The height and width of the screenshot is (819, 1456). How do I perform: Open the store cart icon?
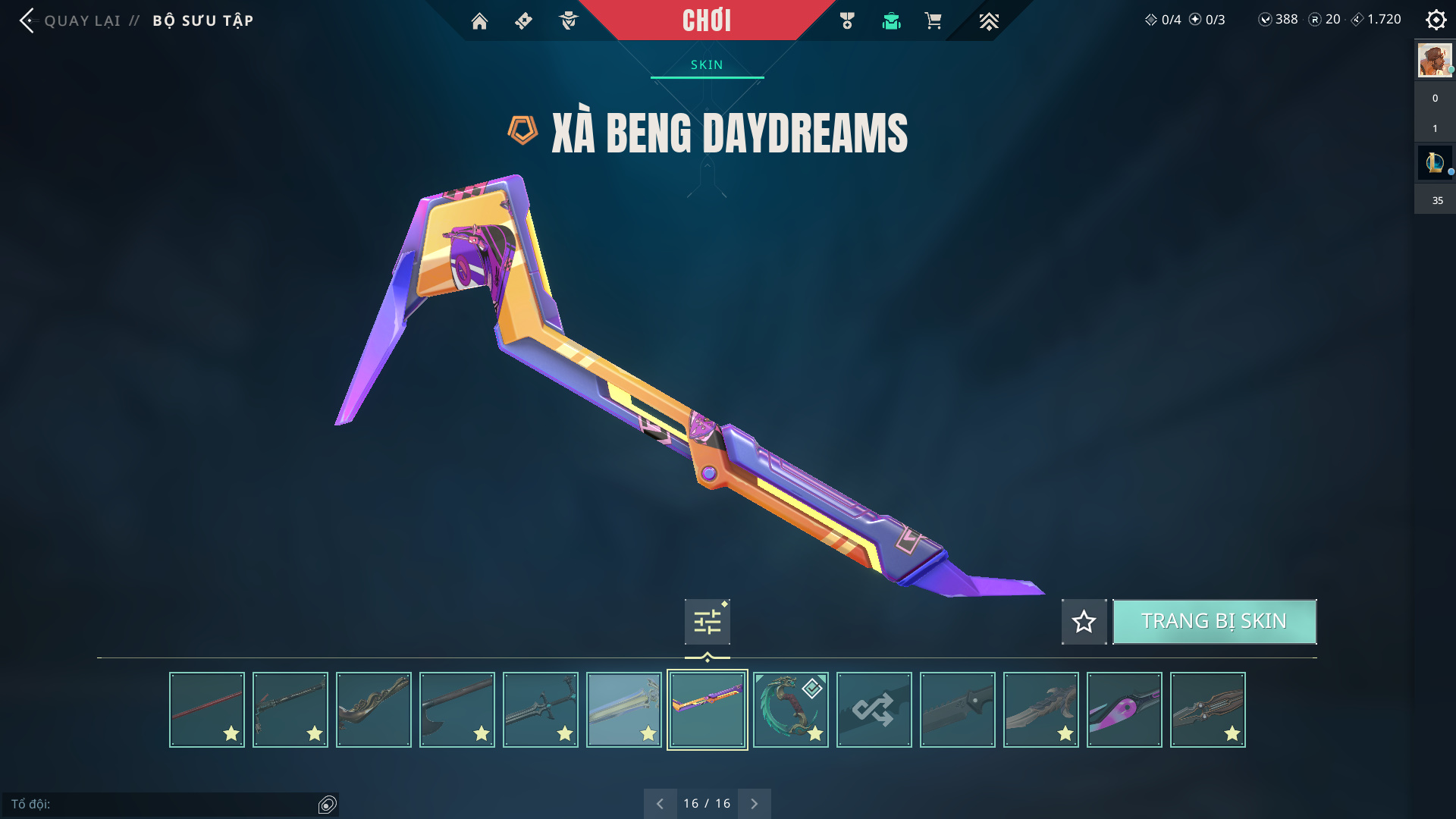tap(933, 21)
